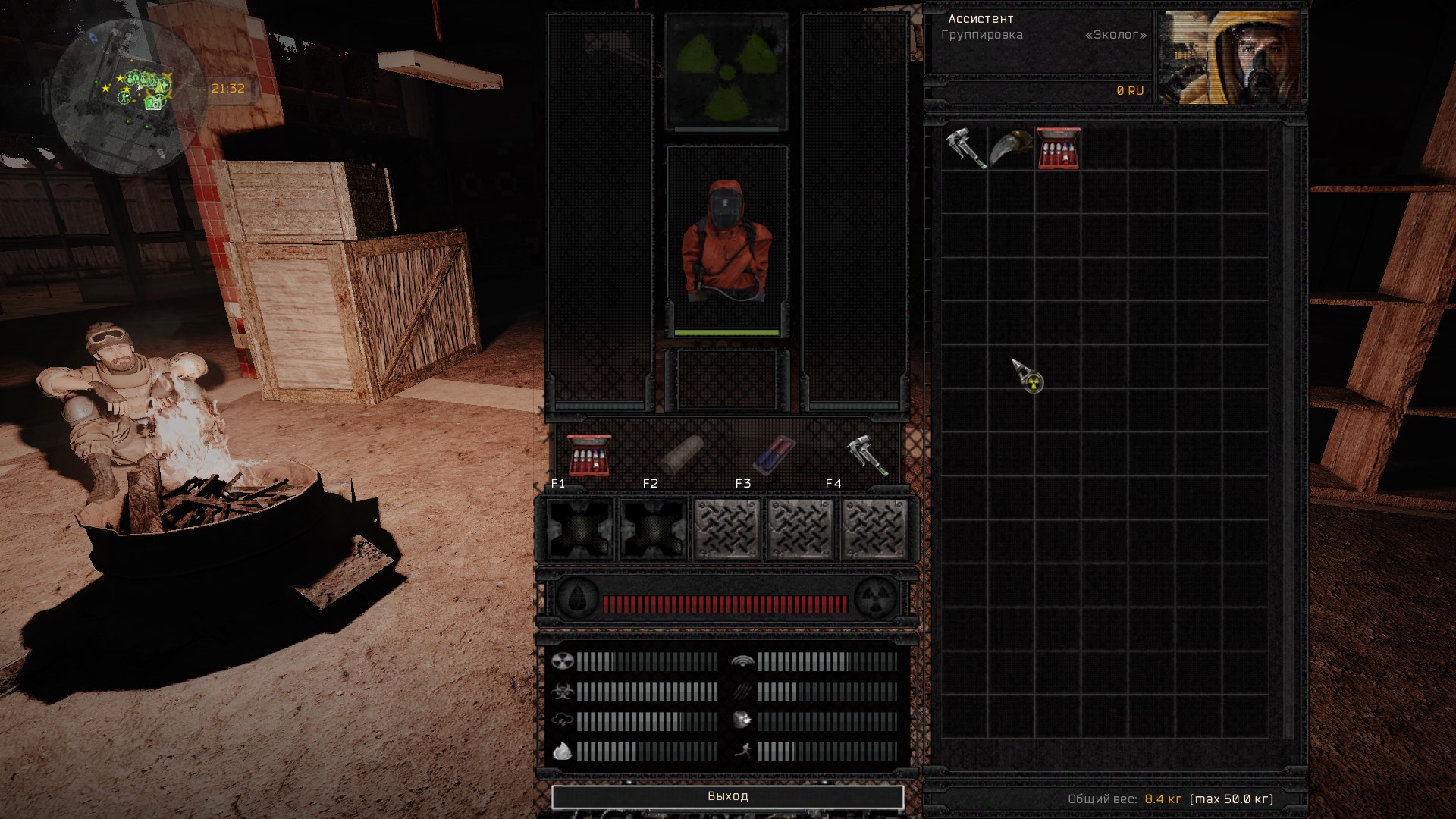Select the F2 quick slot bandage roll
The image size is (1456, 819).
[x=681, y=454]
